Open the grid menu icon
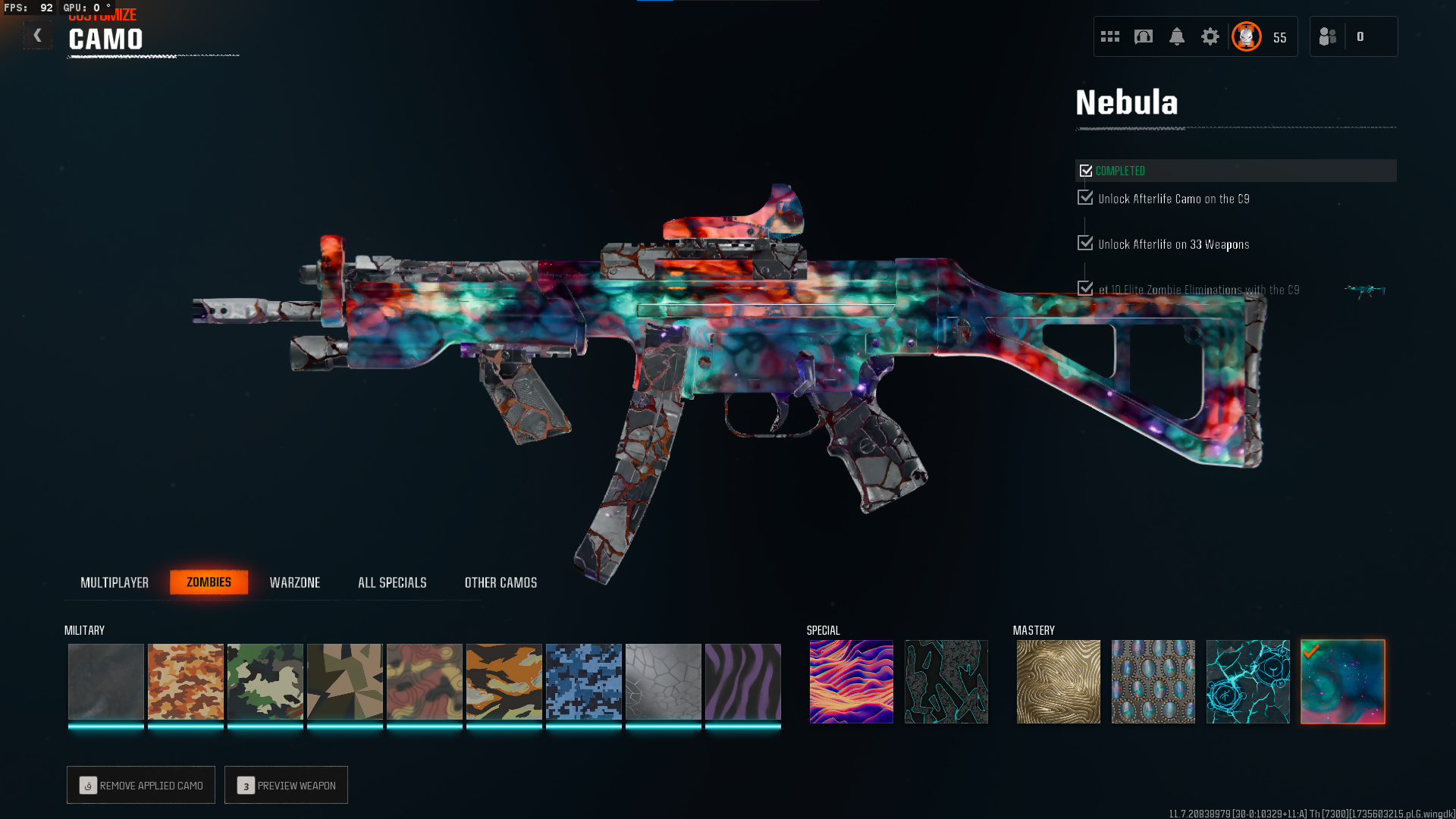Viewport: 1456px width, 819px height. [x=1110, y=36]
